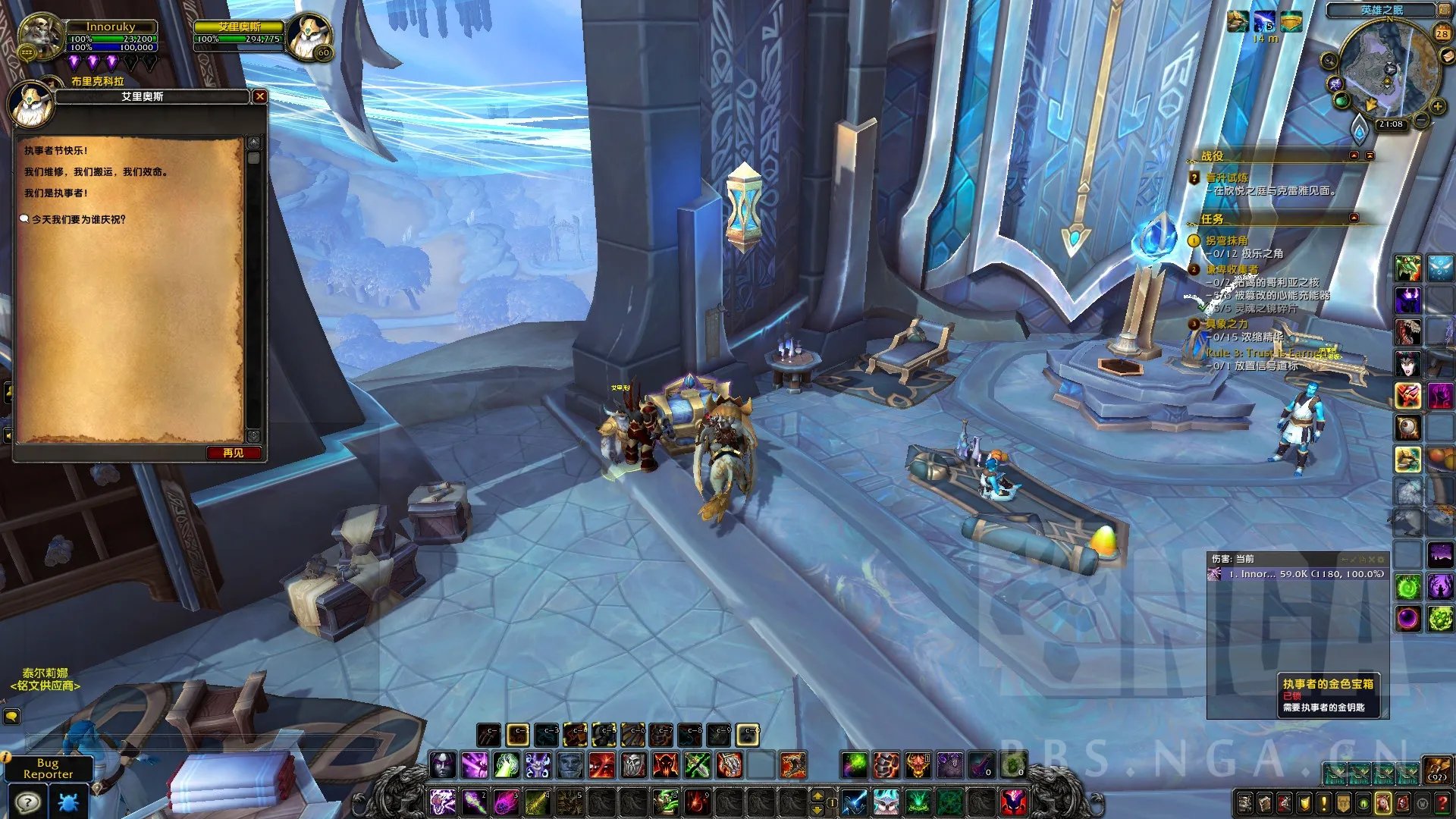The image size is (1456, 819).
Task: Open the calendar showing day 28
Action: [1442, 33]
